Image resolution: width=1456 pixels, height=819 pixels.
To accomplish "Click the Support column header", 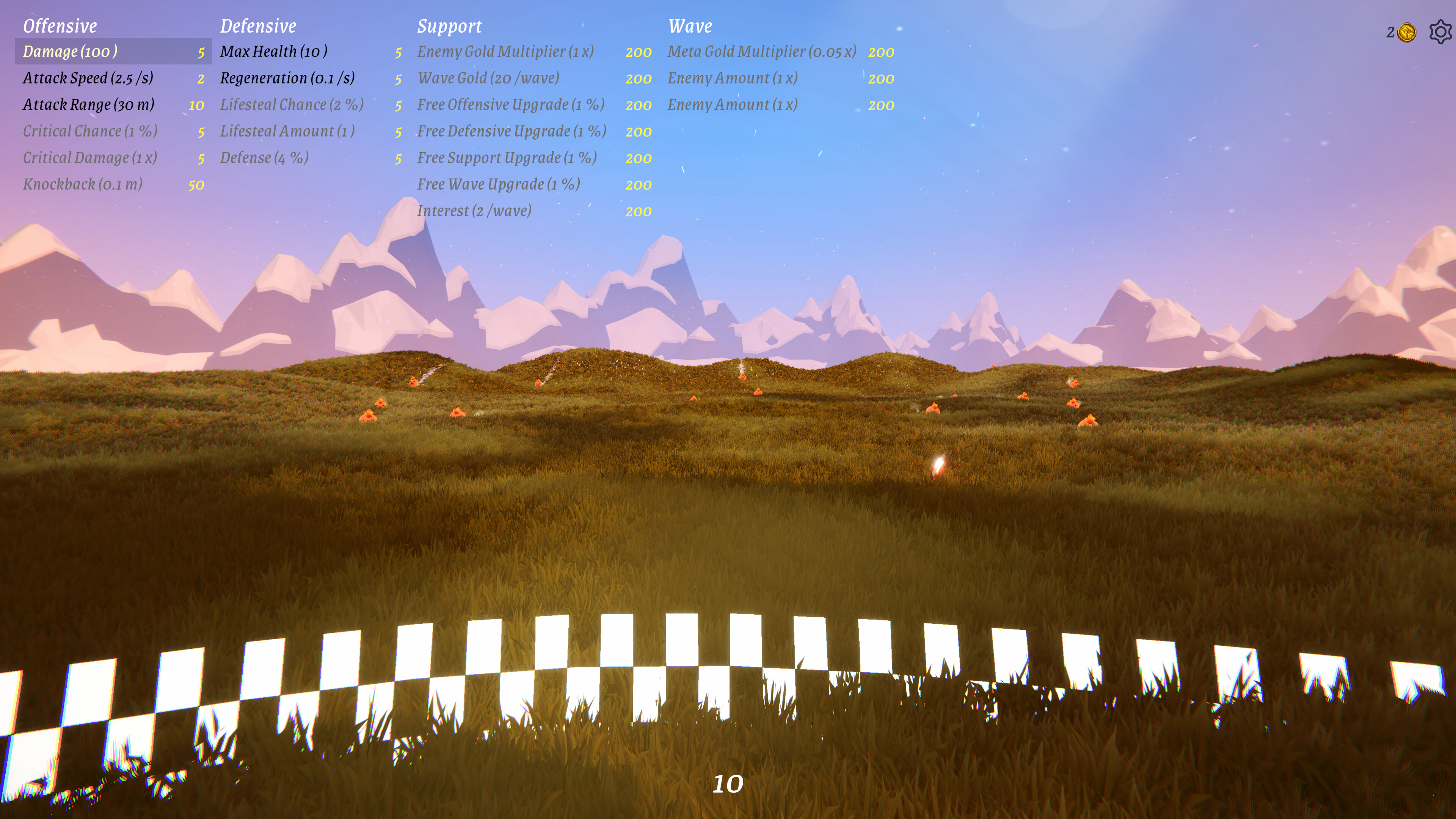I will (x=450, y=26).
